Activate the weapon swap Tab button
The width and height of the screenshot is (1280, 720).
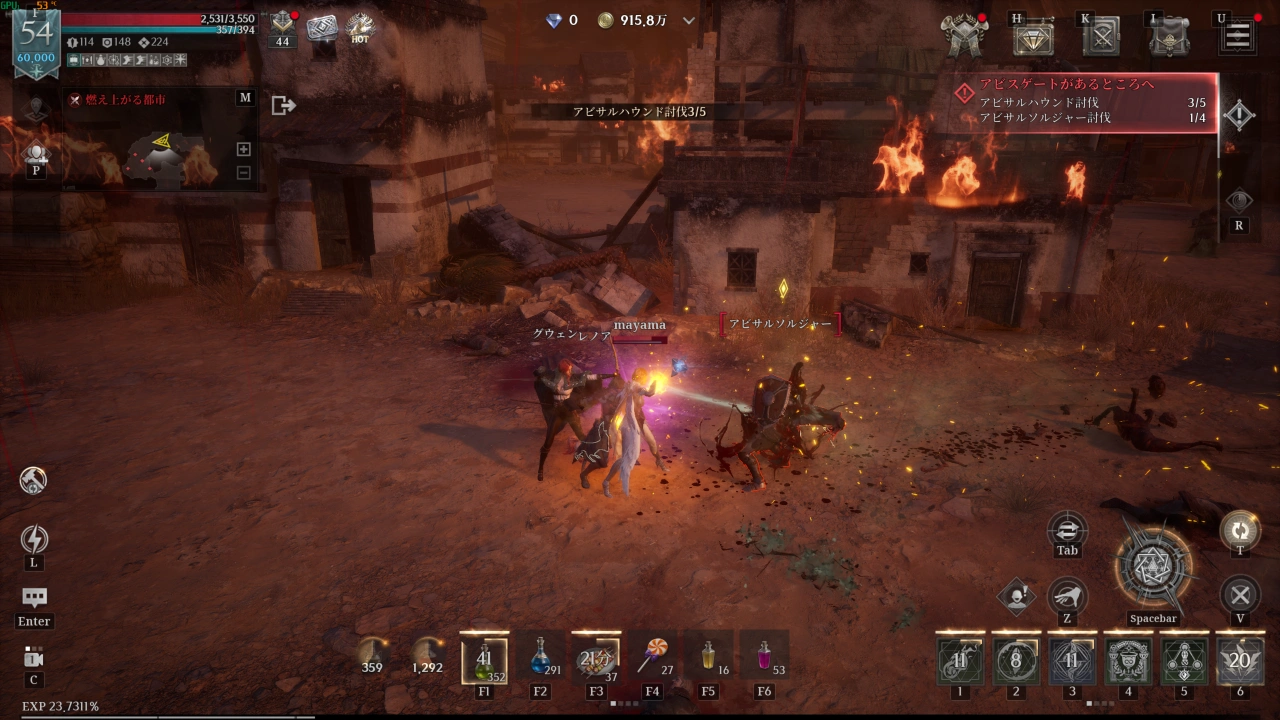[x=1067, y=529]
